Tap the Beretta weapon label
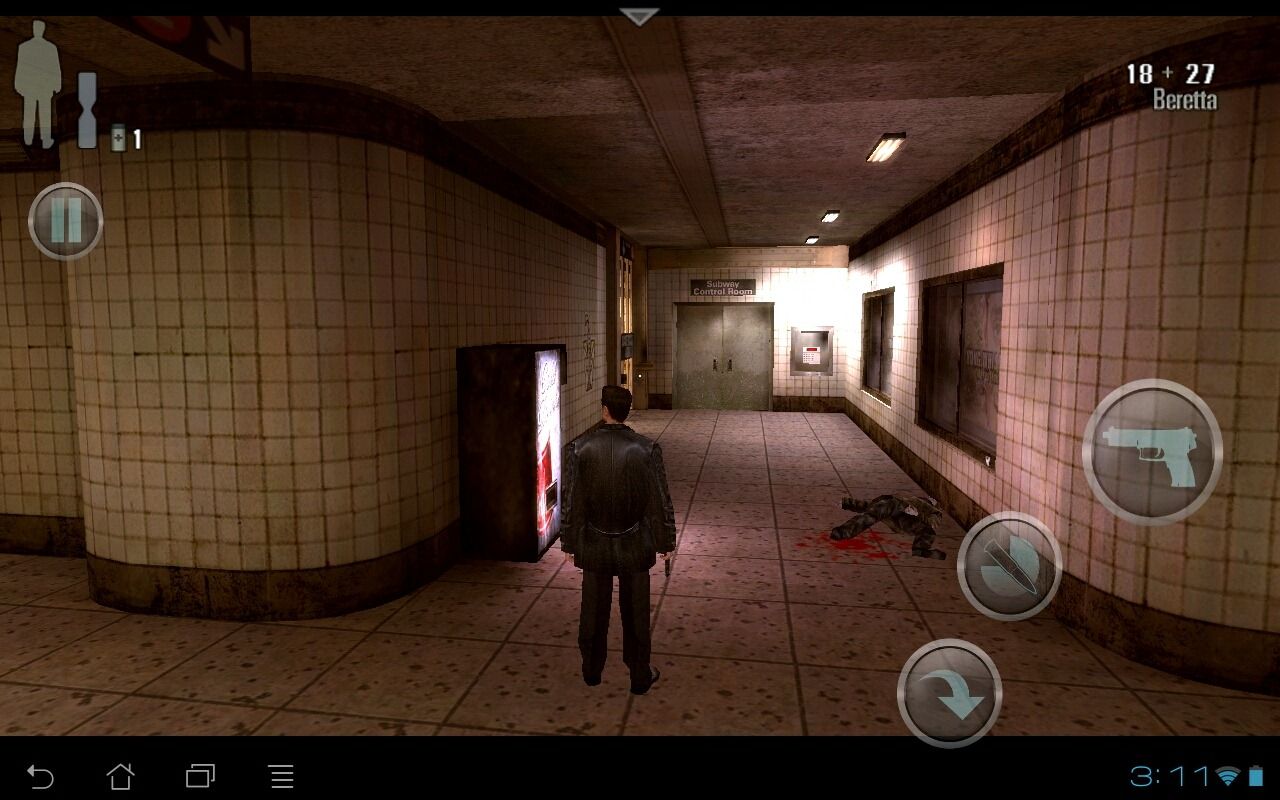The image size is (1280, 800). pyautogui.click(x=1184, y=100)
